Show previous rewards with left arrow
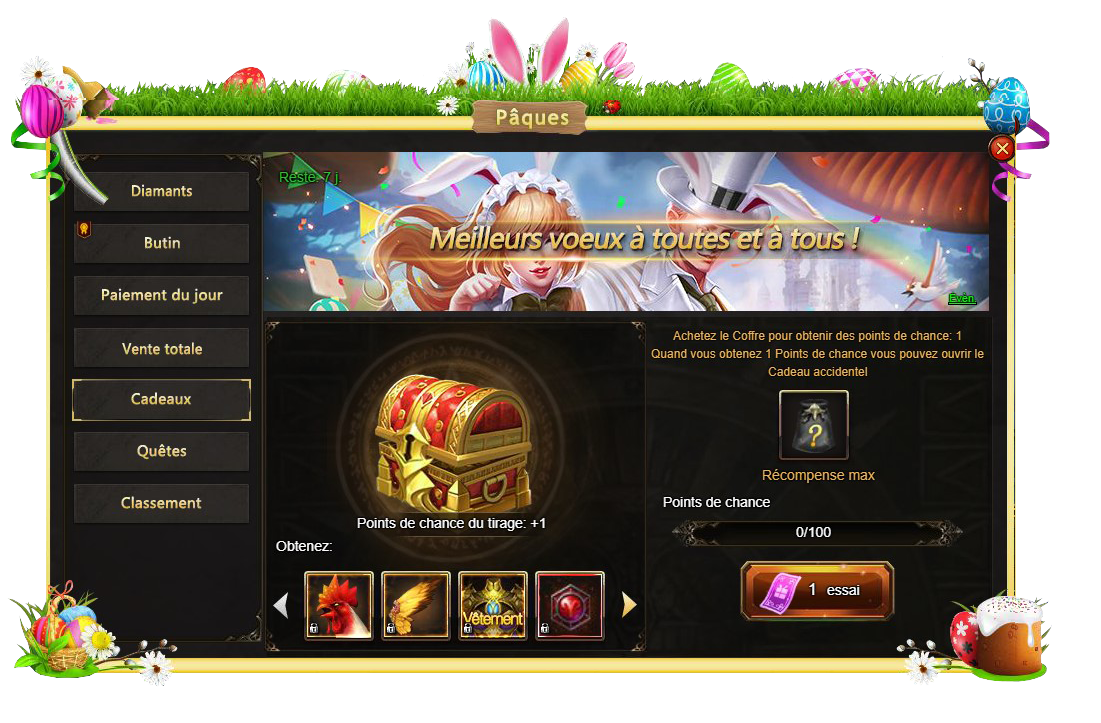This screenshot has width=1101, height=723. click(x=281, y=605)
